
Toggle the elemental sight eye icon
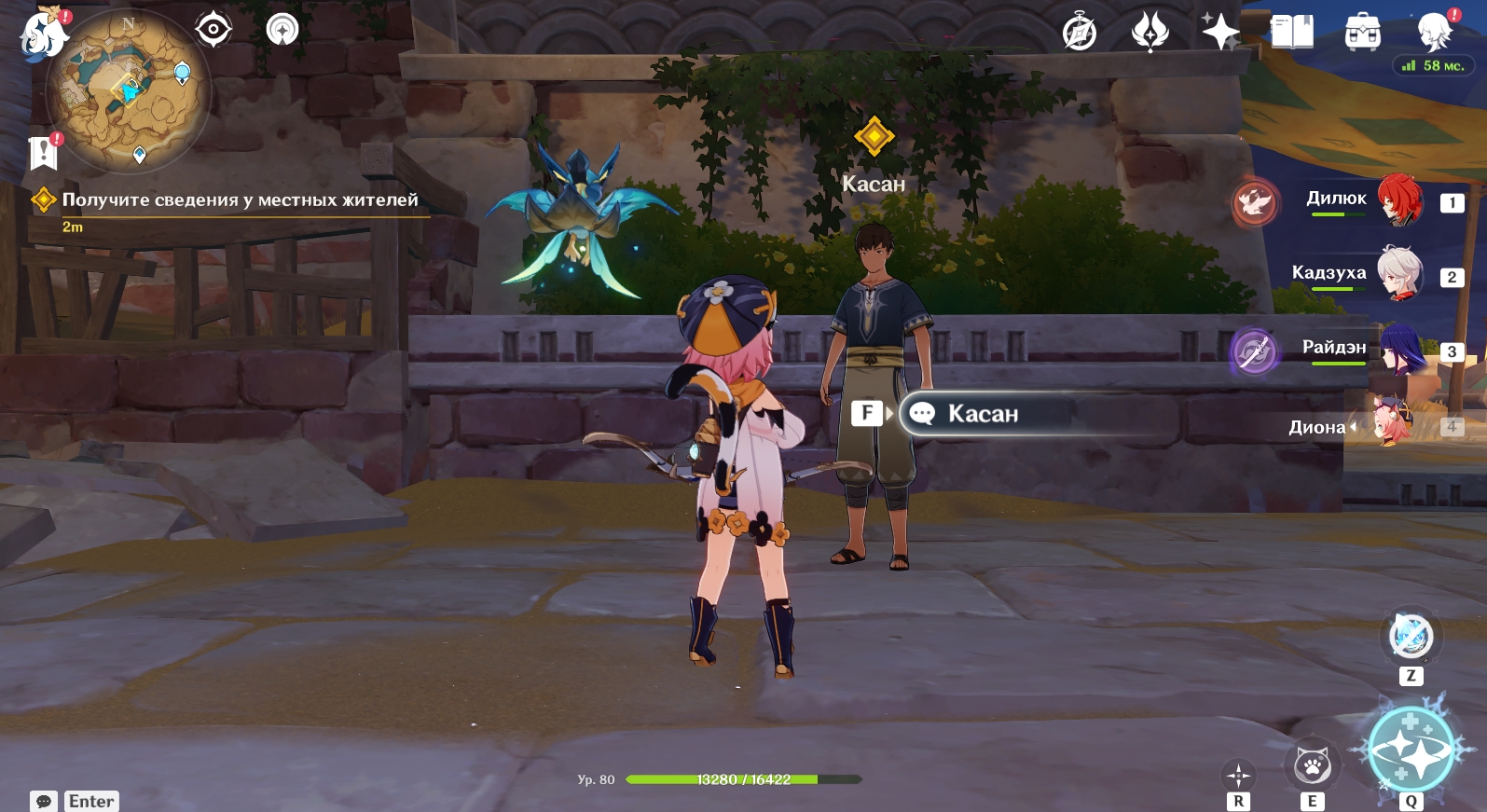[213, 30]
